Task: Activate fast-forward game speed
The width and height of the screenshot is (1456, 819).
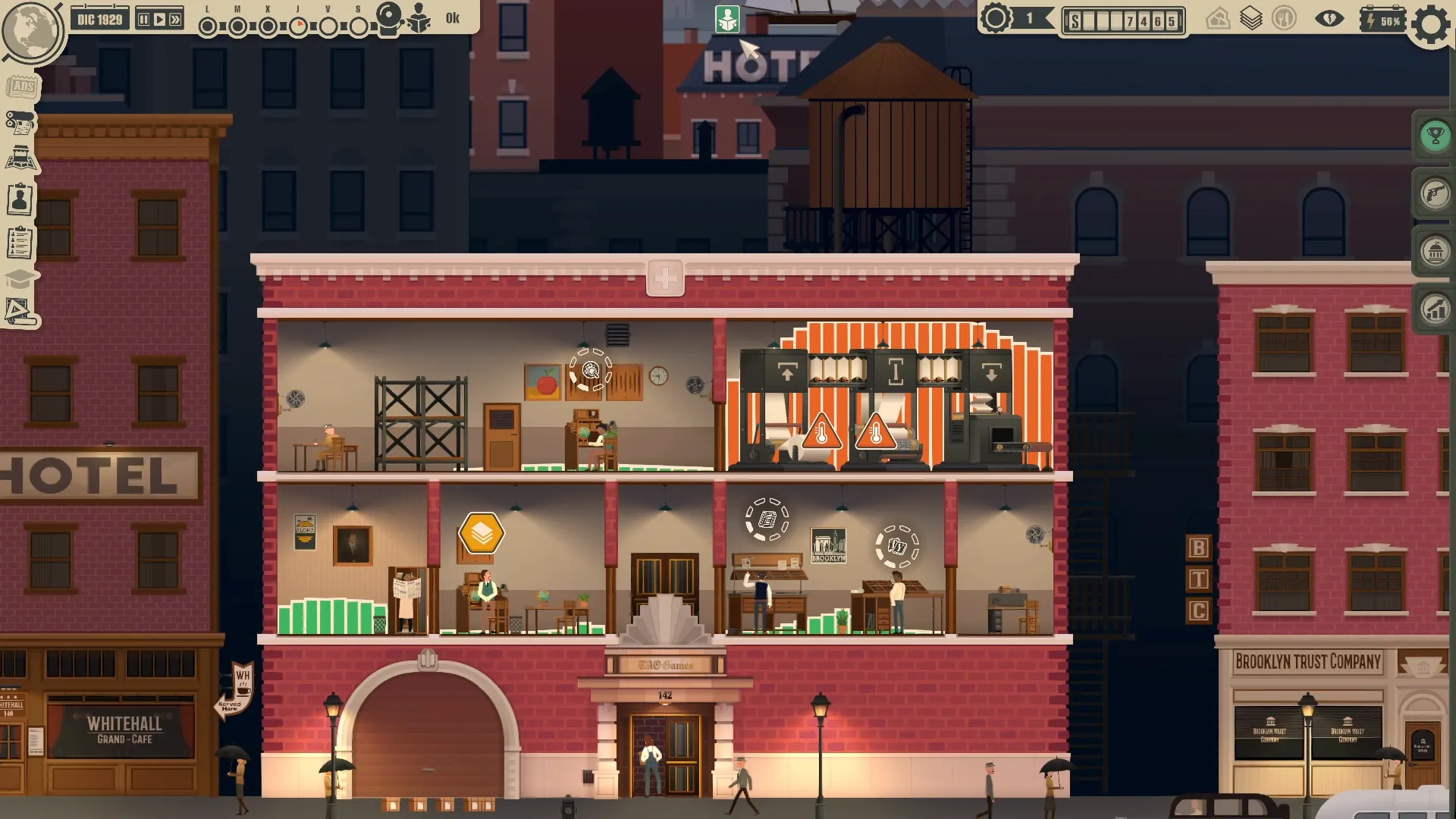Action: point(175,20)
